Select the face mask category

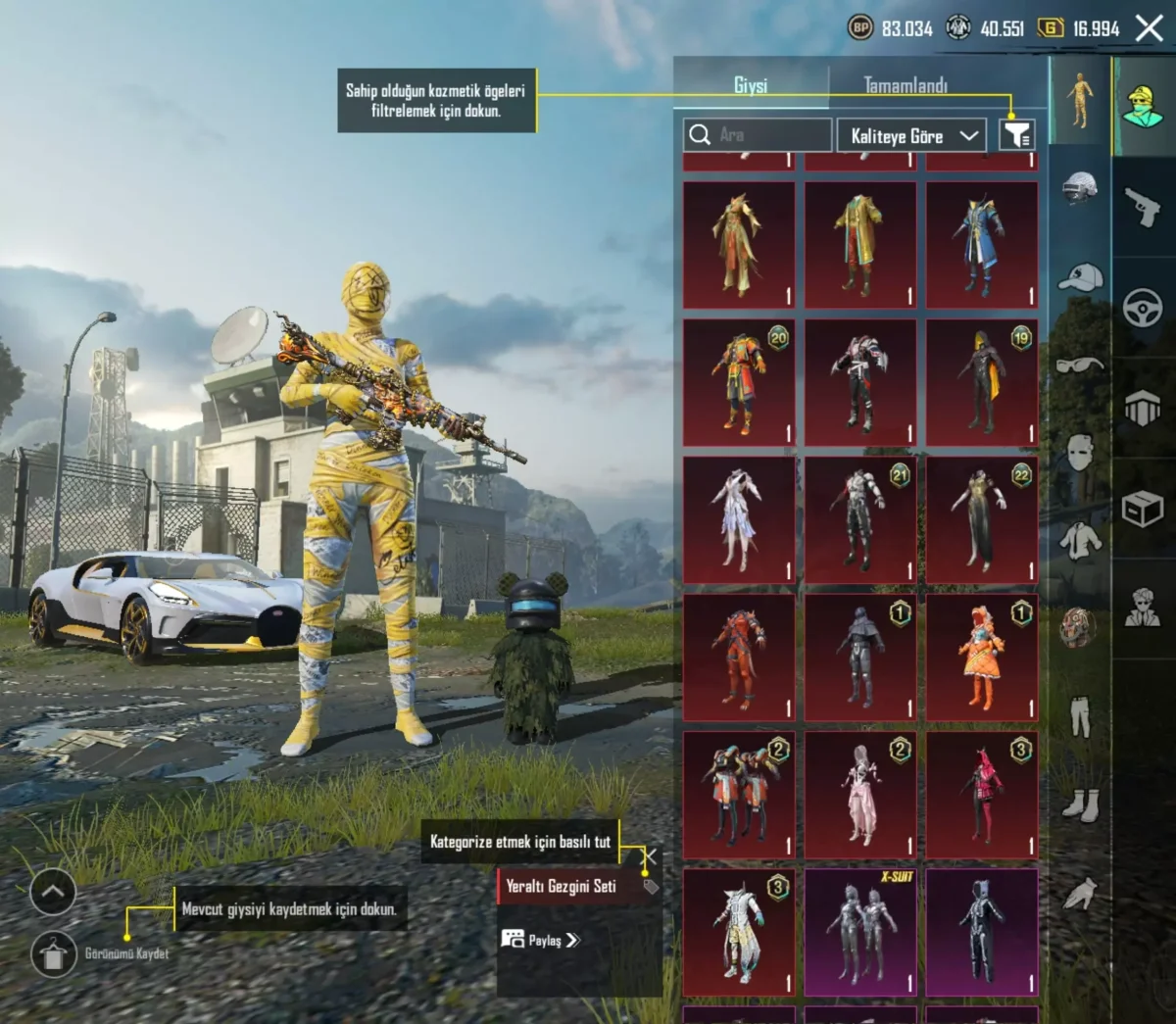pyautogui.click(x=1079, y=453)
